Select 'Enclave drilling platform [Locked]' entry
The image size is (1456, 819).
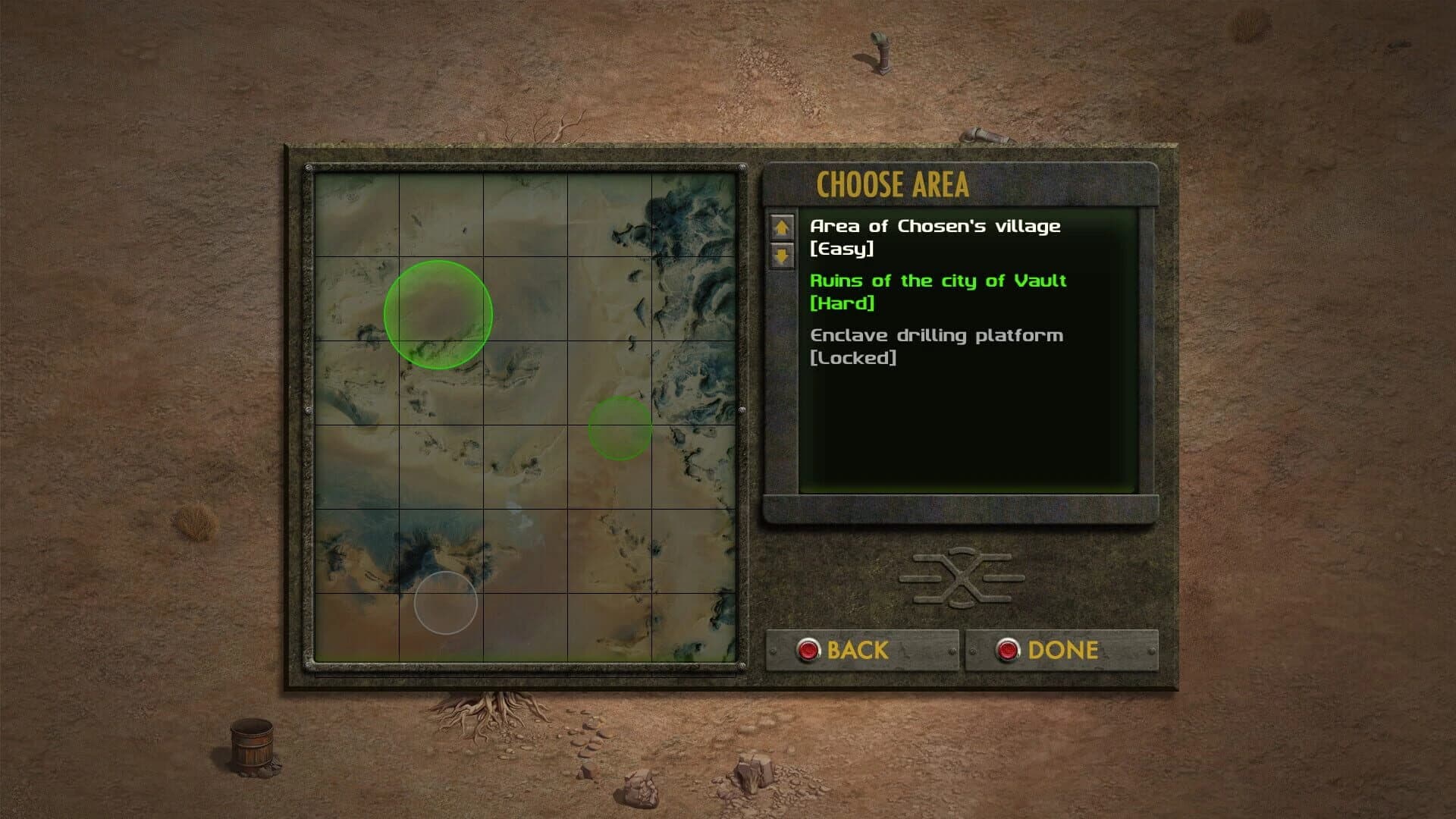938,347
